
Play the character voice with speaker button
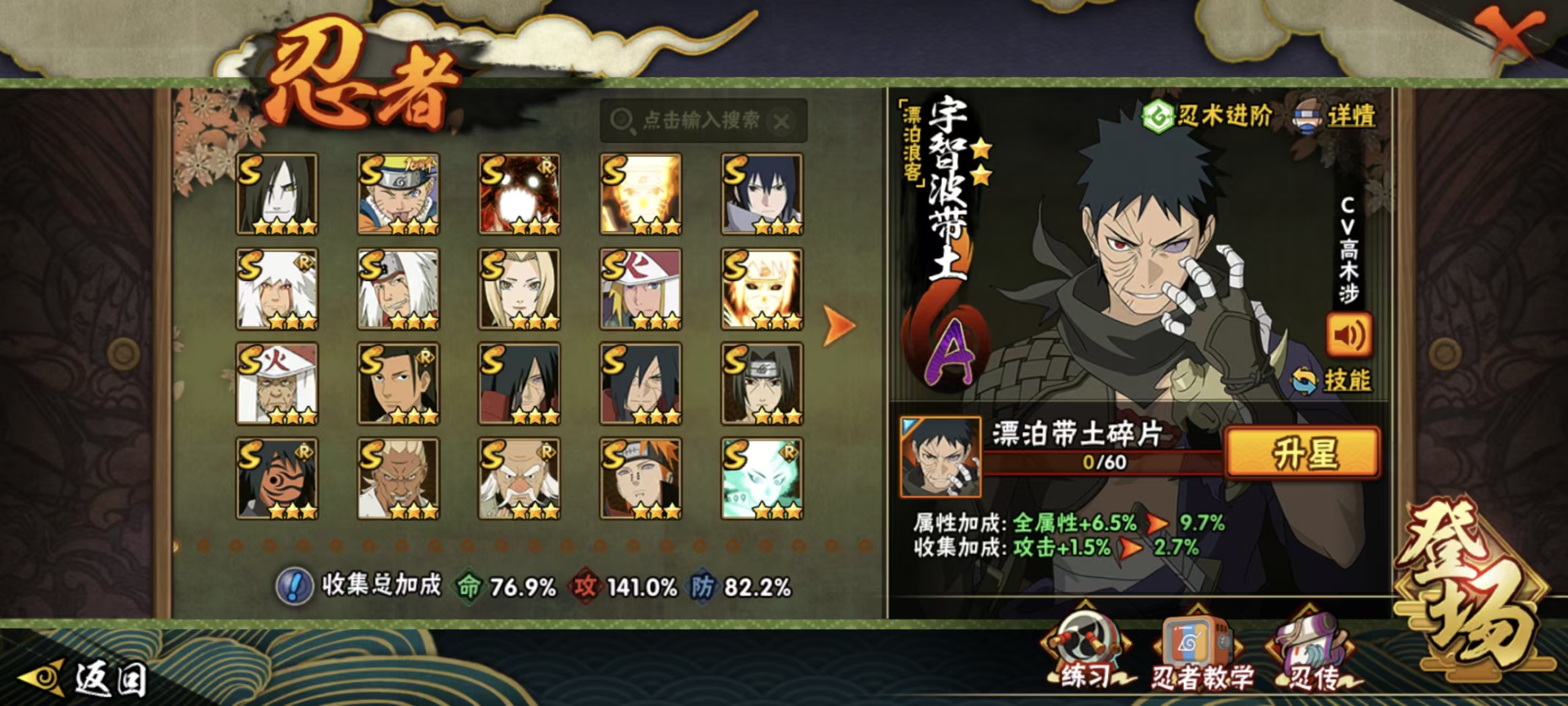pyautogui.click(x=1349, y=334)
